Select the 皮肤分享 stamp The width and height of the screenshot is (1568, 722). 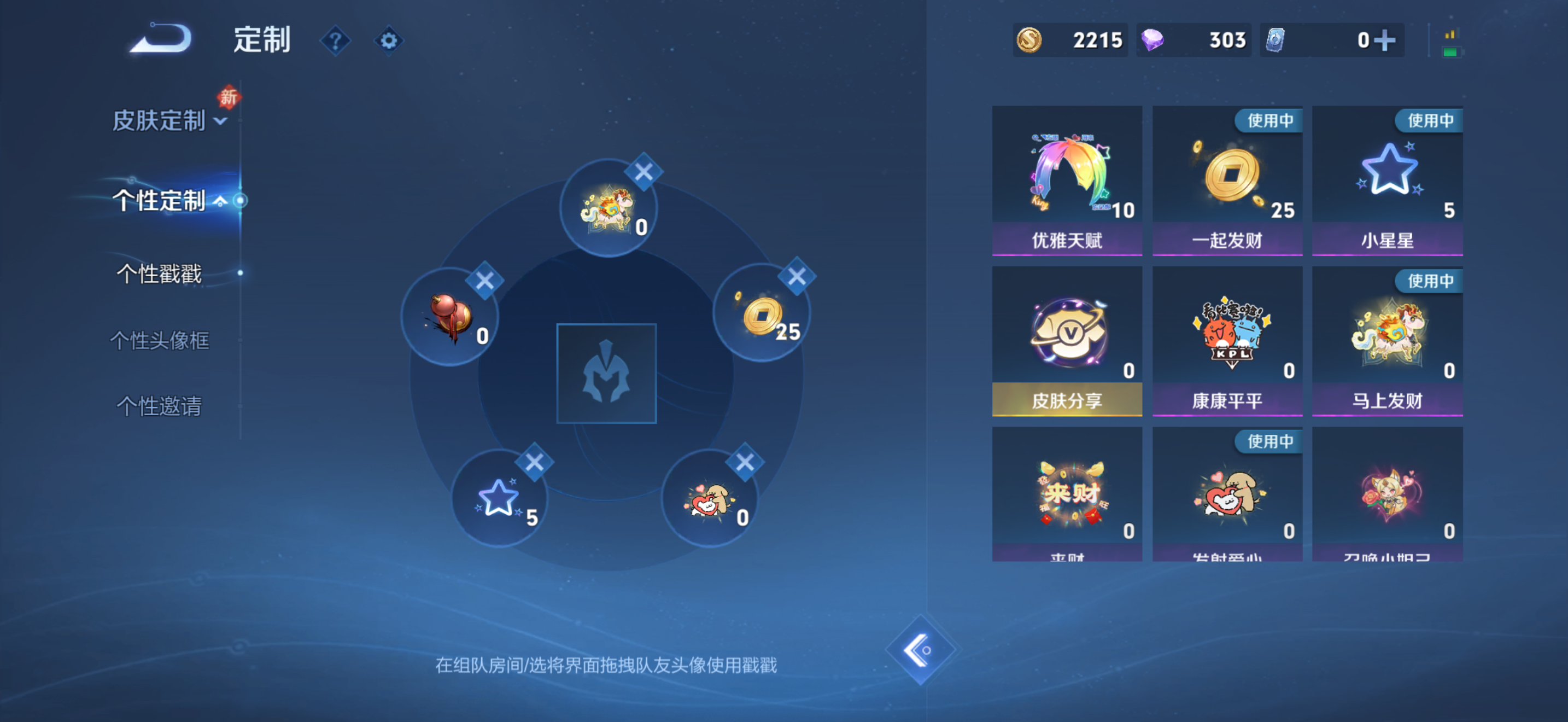[x=1067, y=338]
